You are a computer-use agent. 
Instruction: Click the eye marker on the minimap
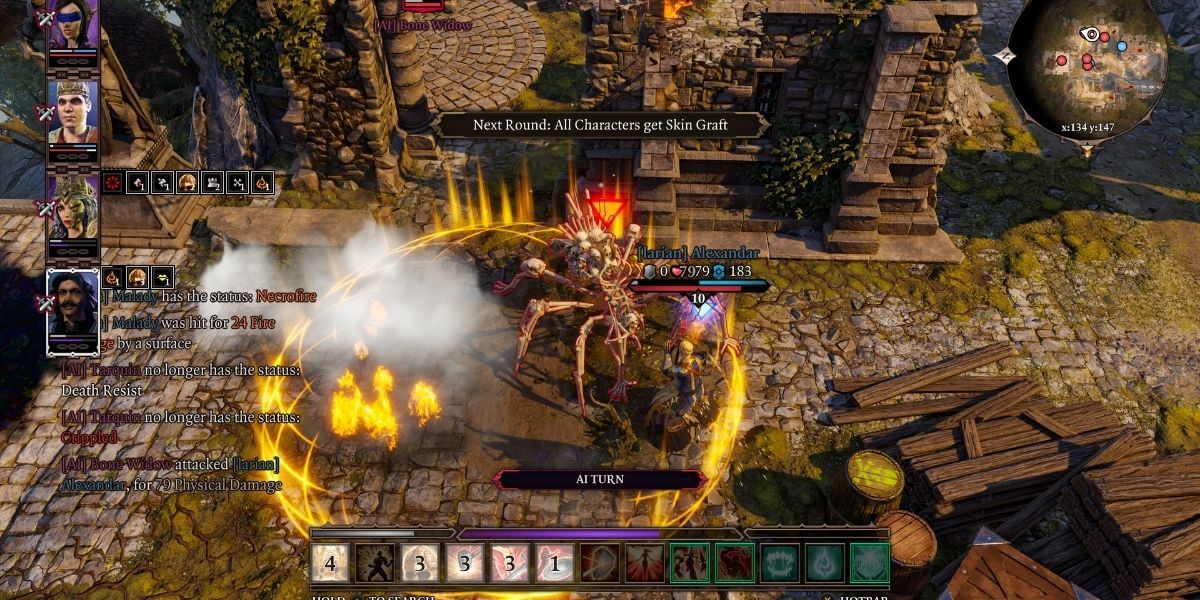1089,34
